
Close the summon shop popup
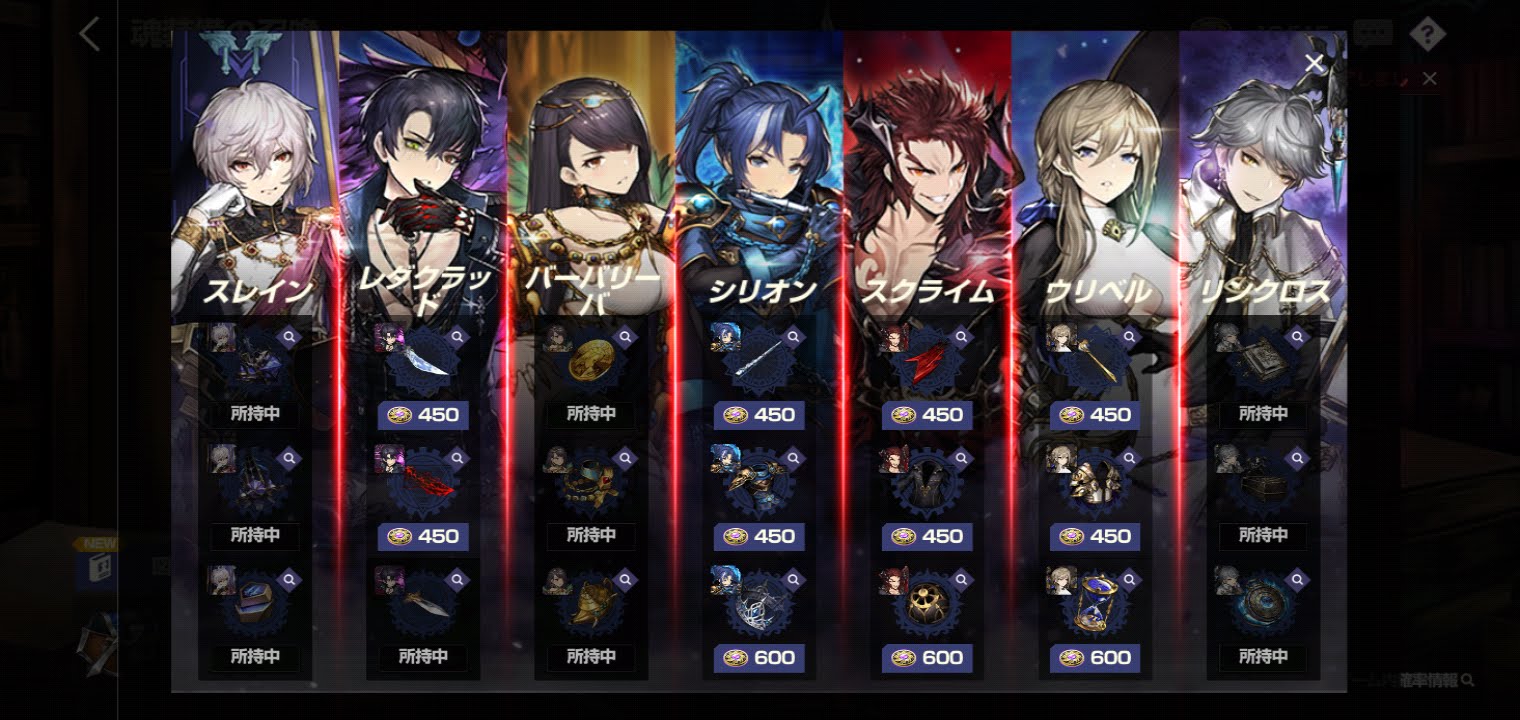pyautogui.click(x=1313, y=62)
